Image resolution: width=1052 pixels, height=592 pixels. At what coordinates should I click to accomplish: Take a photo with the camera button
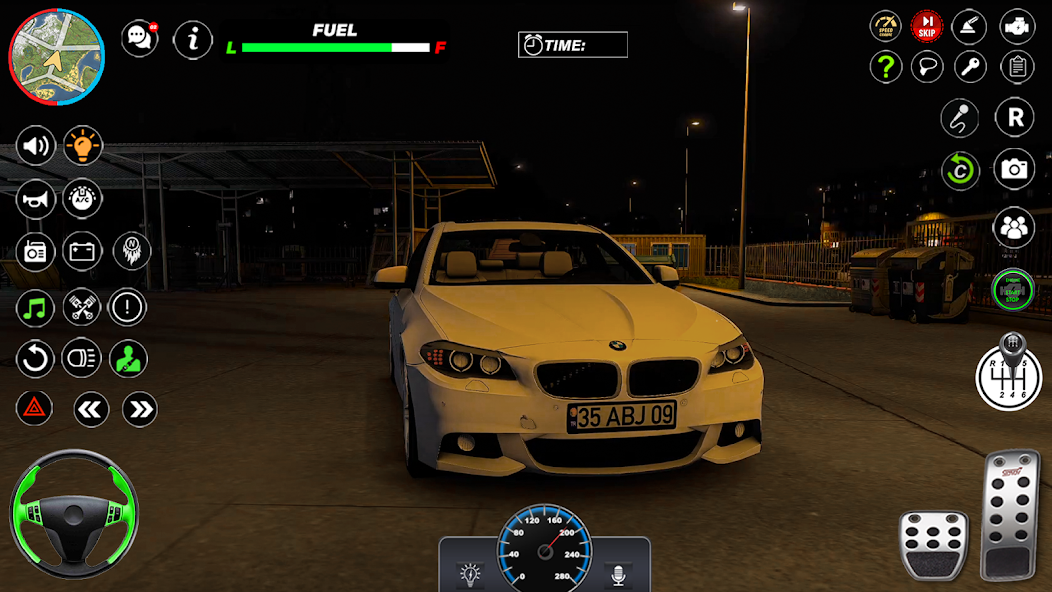tap(1014, 169)
